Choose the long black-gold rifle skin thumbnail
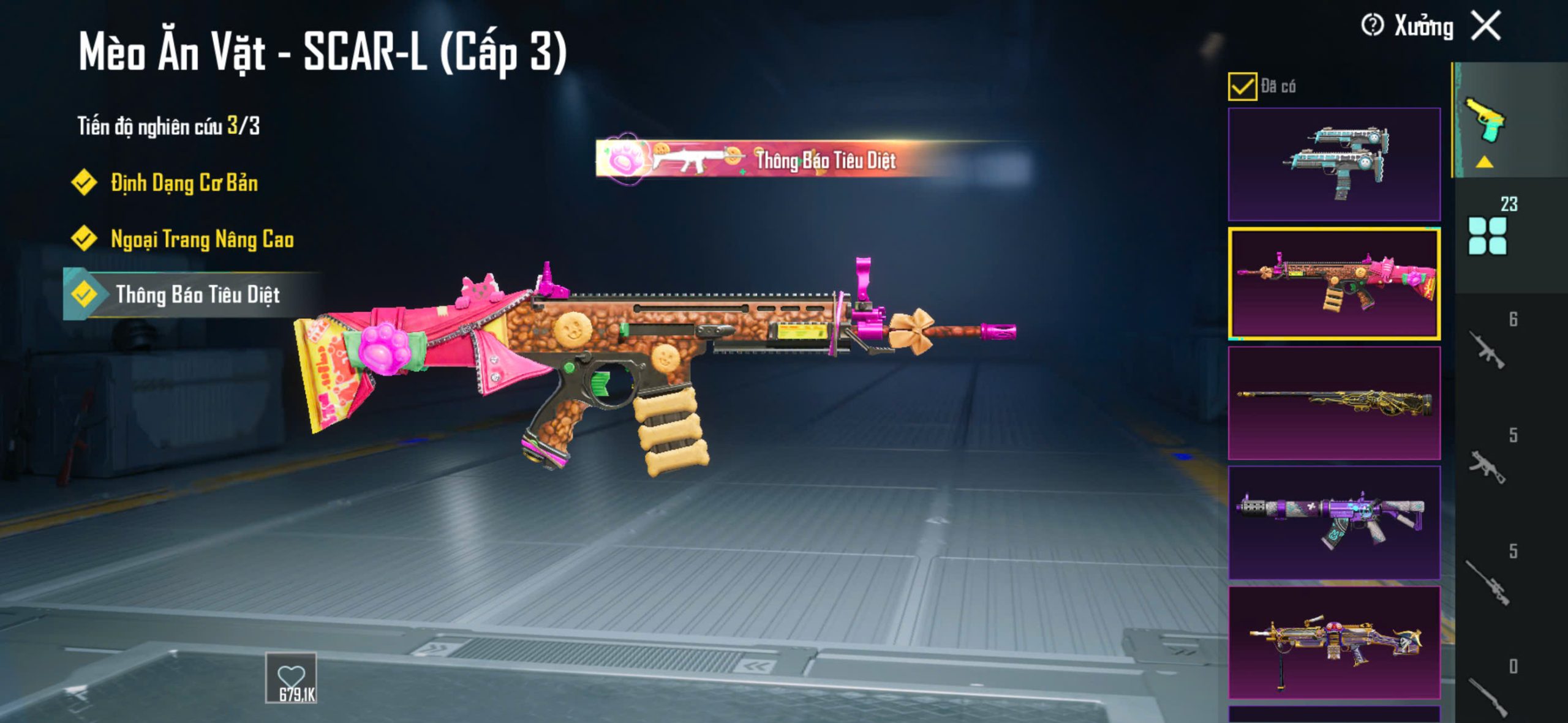Viewport: 1568px width, 723px height. click(x=1334, y=403)
